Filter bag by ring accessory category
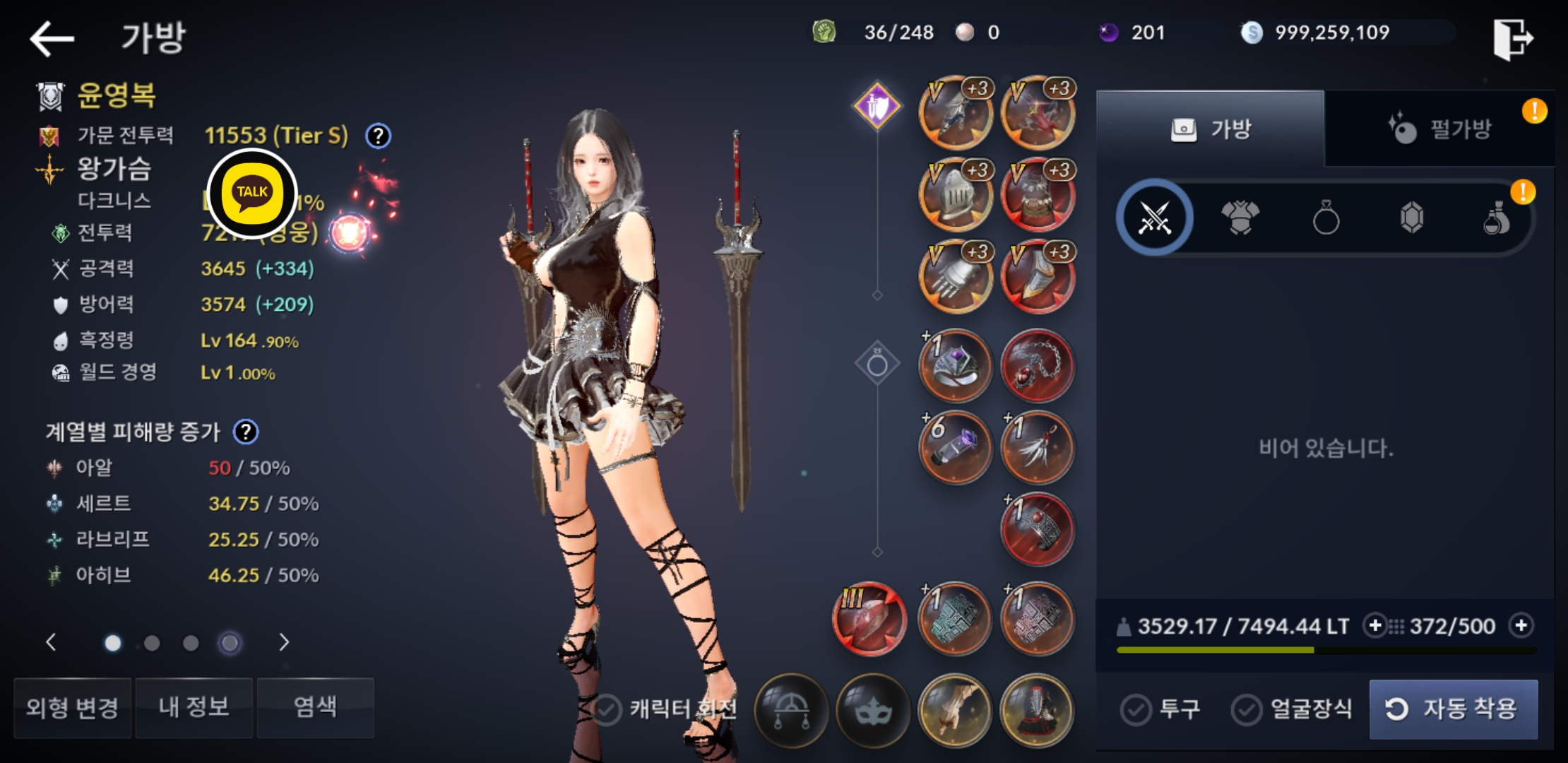1568x763 pixels. (x=1326, y=218)
